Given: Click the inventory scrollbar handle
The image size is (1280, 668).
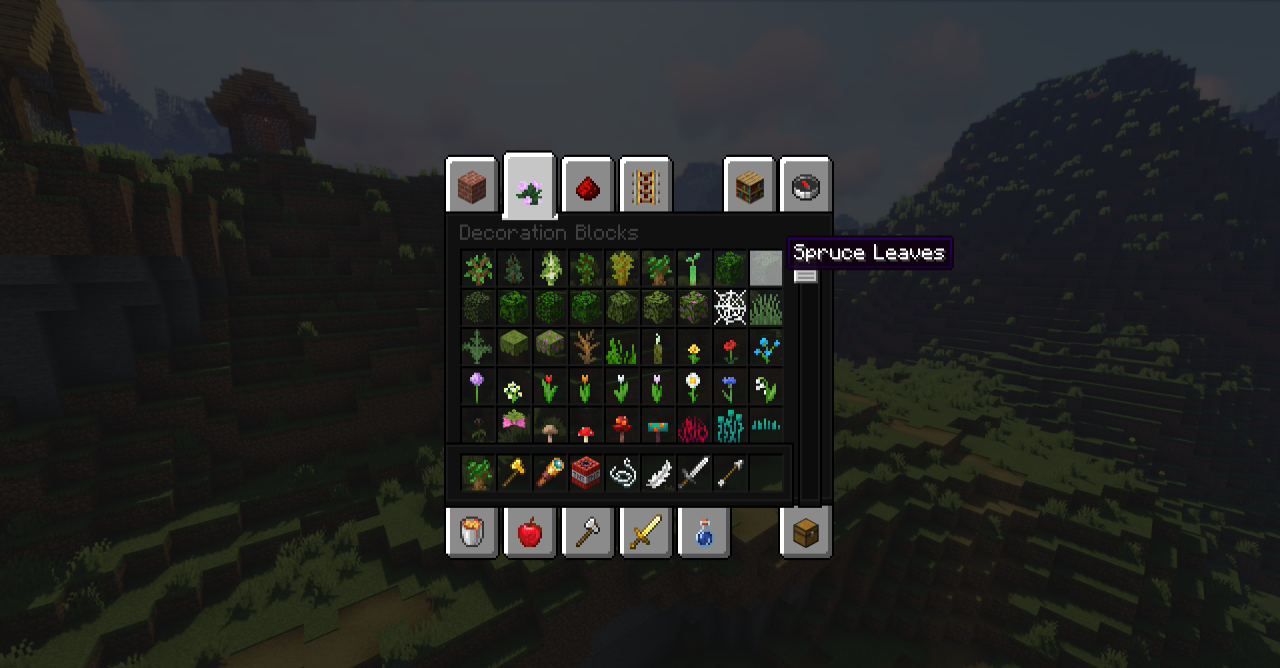Looking at the screenshot, I should point(806,276).
